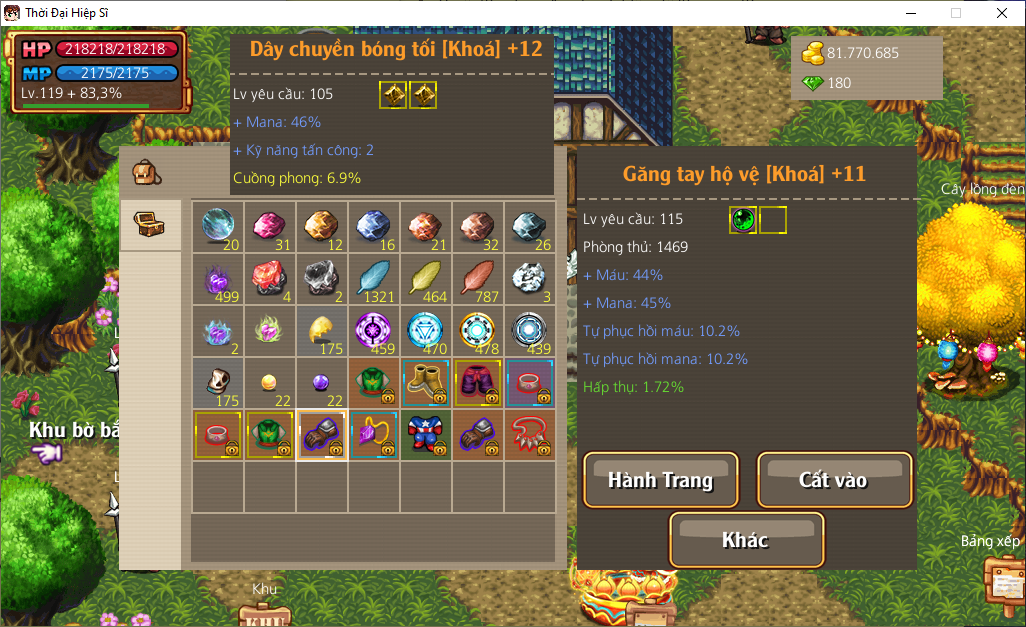Choose the Cất vào button
Viewport: 1026px width, 627px height.
pyautogui.click(x=834, y=480)
